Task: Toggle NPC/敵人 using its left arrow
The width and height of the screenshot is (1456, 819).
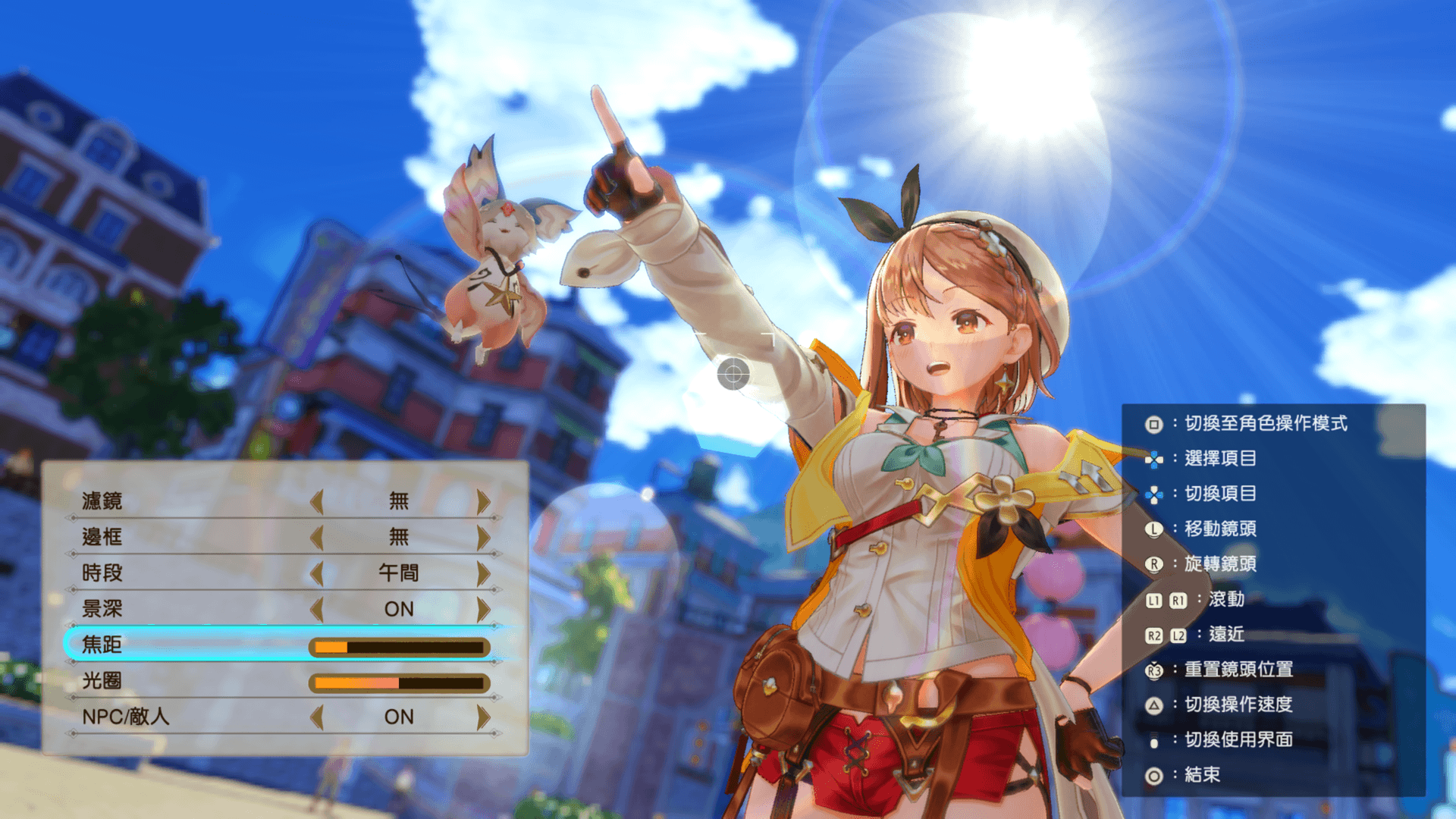Action: coord(317,717)
